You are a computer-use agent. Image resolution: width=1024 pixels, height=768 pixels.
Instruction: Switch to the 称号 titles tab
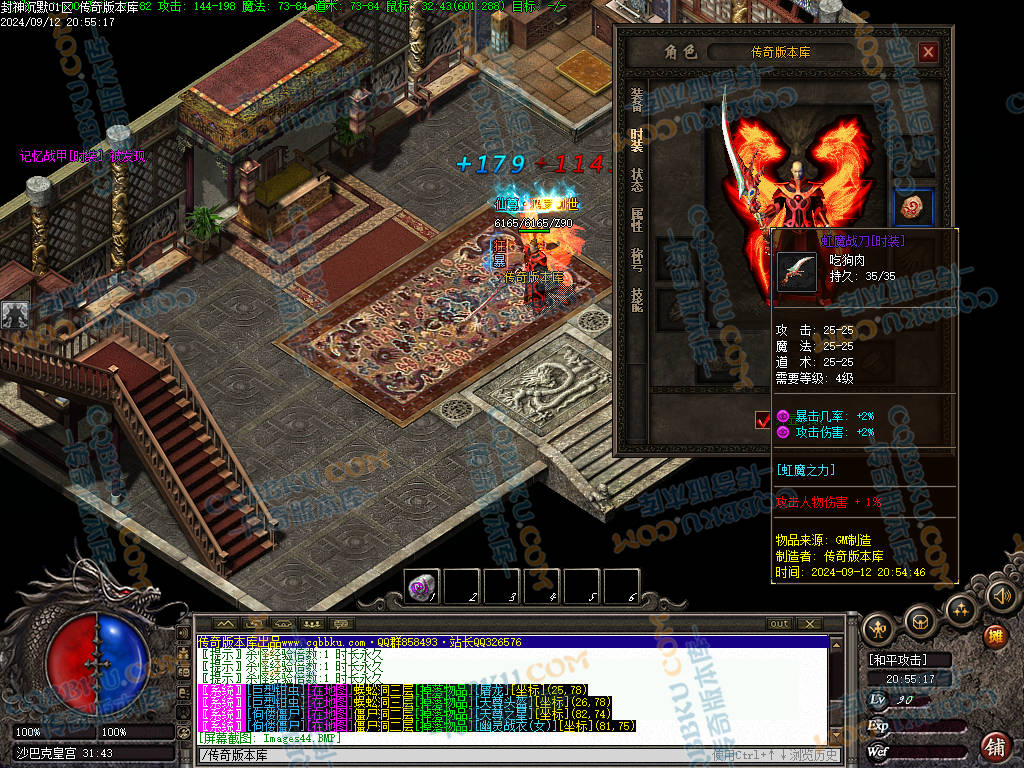tap(637, 259)
